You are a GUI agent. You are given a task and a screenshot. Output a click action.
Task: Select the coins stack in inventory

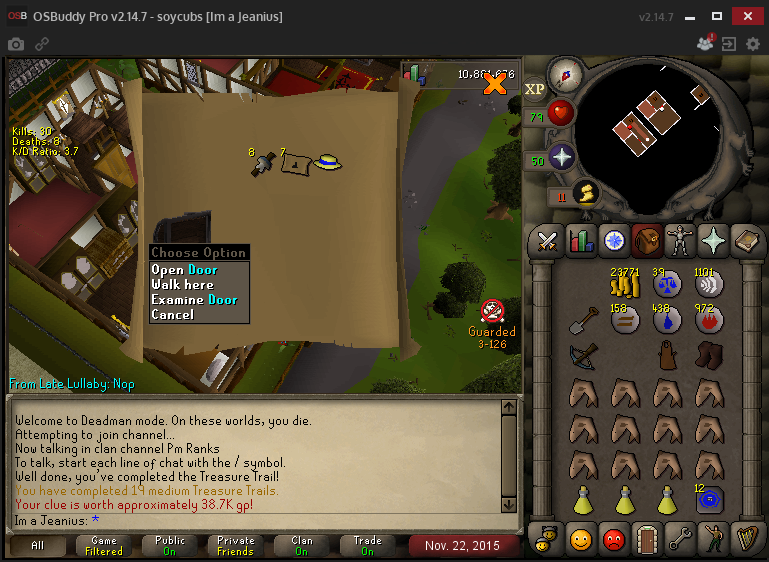[x=625, y=287]
